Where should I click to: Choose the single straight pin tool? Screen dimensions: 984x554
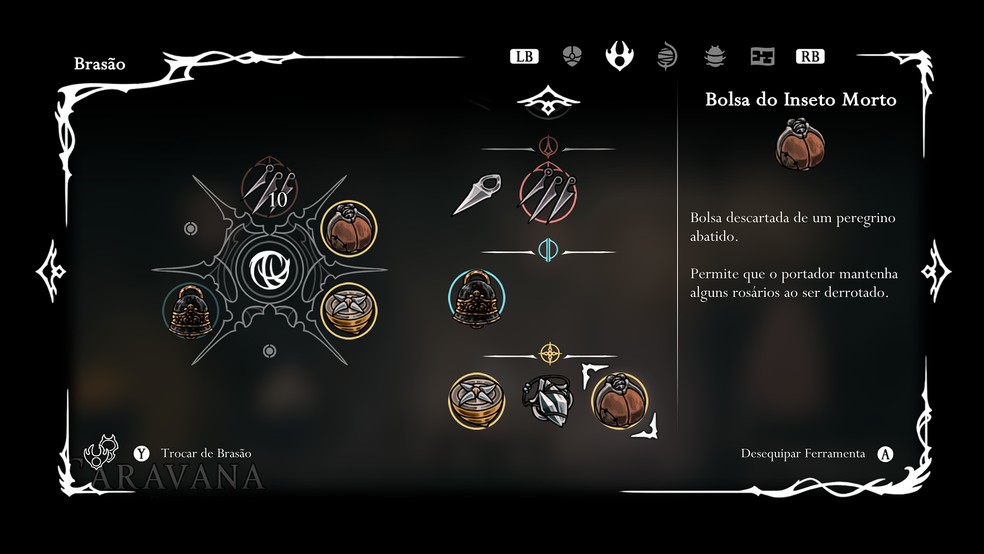[x=476, y=194]
